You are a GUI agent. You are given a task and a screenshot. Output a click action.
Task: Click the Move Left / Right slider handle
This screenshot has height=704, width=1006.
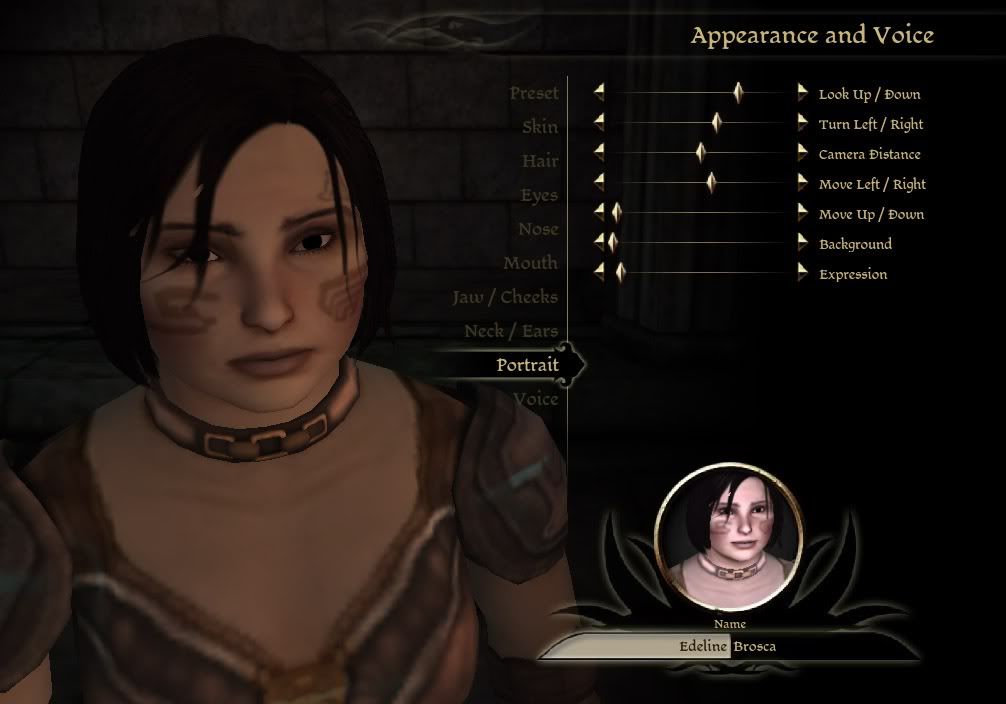712,183
